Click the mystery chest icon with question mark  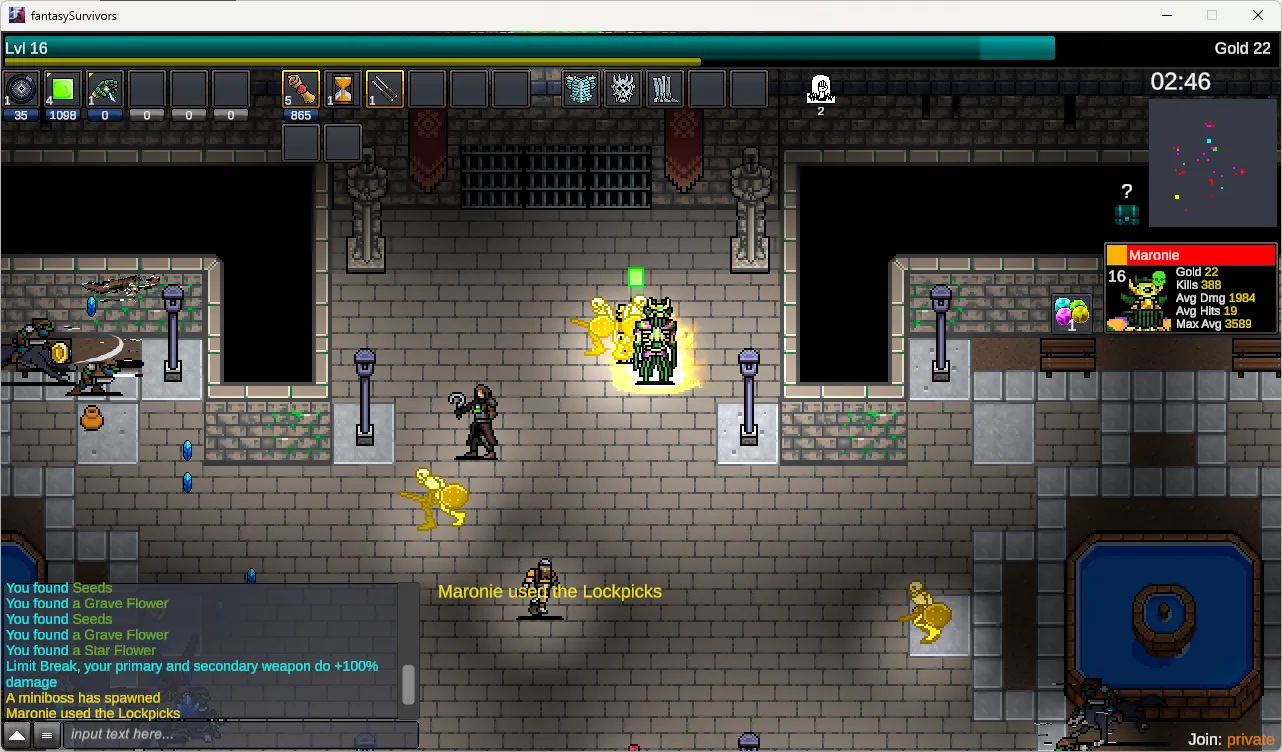click(x=1127, y=205)
